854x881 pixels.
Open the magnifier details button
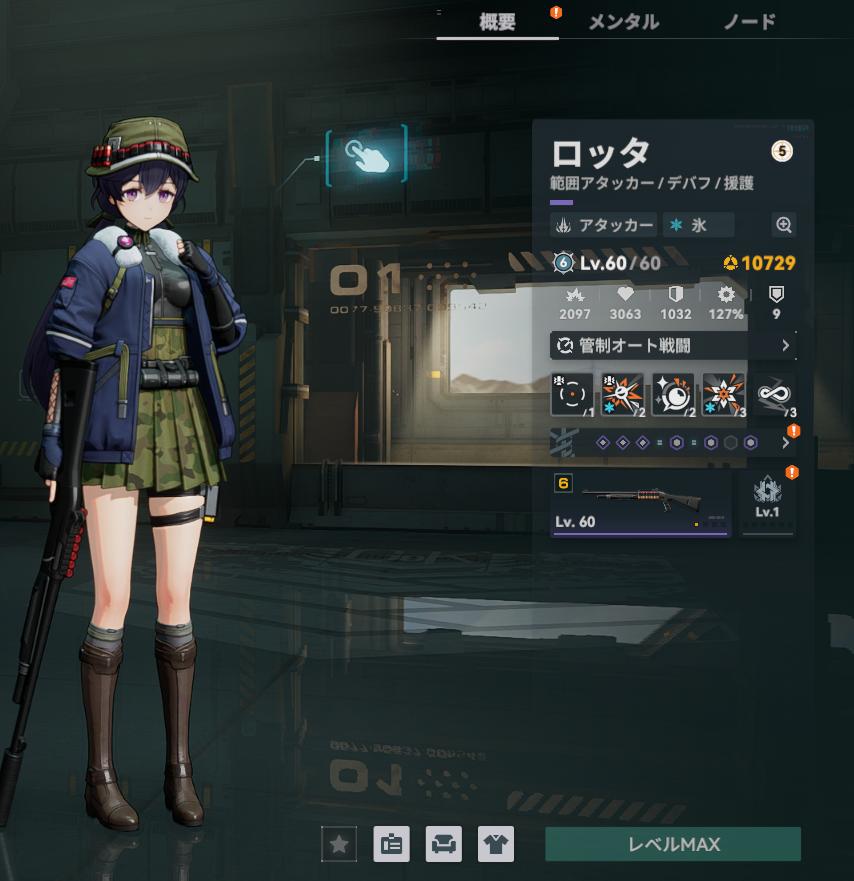(784, 225)
